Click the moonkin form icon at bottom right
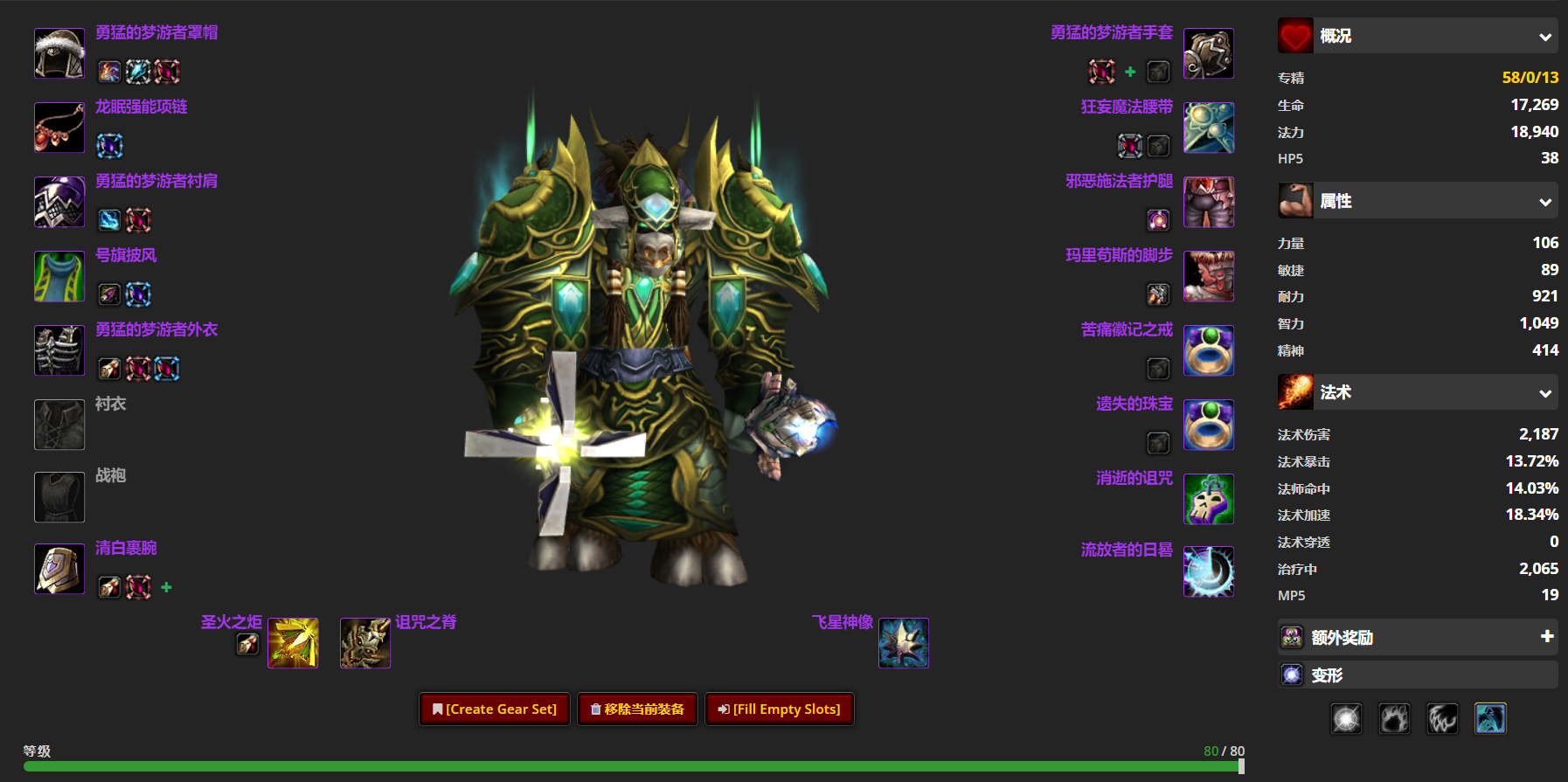This screenshot has width=1568, height=782. pyautogui.click(x=1490, y=718)
